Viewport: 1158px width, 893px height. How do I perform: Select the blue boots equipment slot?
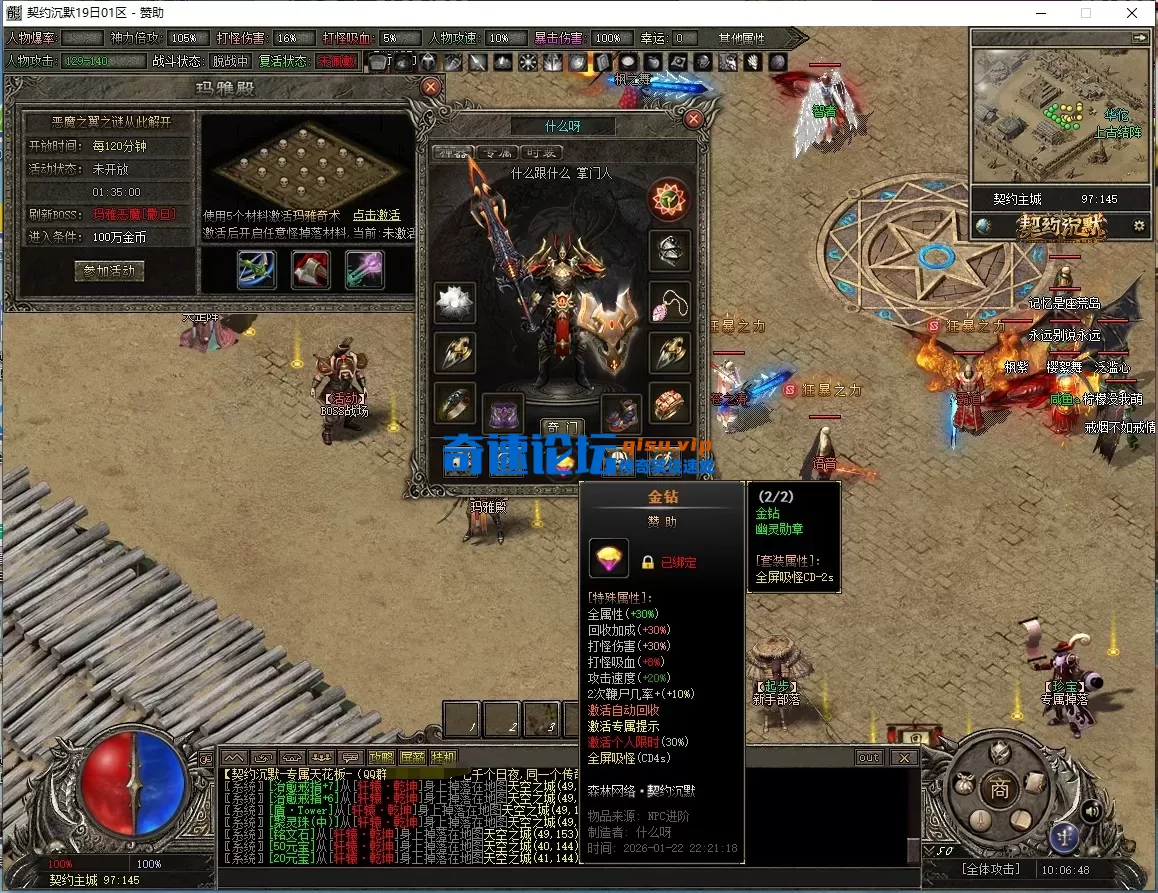[x=622, y=413]
